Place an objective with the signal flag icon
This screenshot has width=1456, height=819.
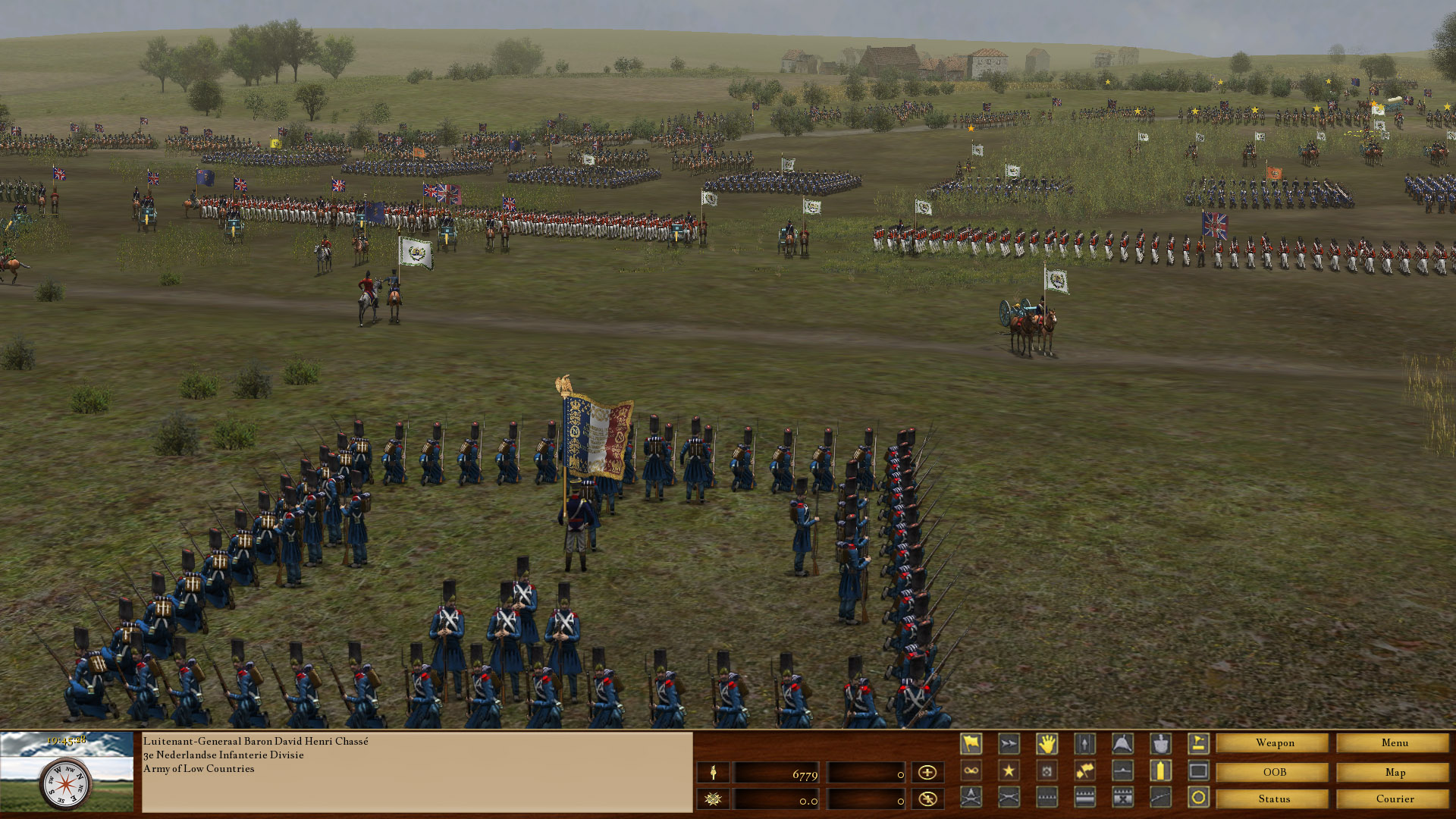tap(1199, 744)
